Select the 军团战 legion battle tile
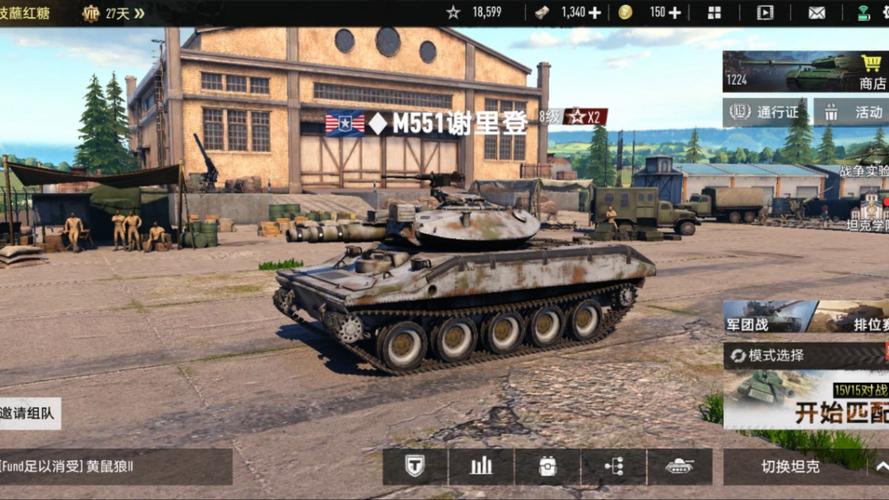Viewport: 889px width, 500px height. [x=765, y=317]
